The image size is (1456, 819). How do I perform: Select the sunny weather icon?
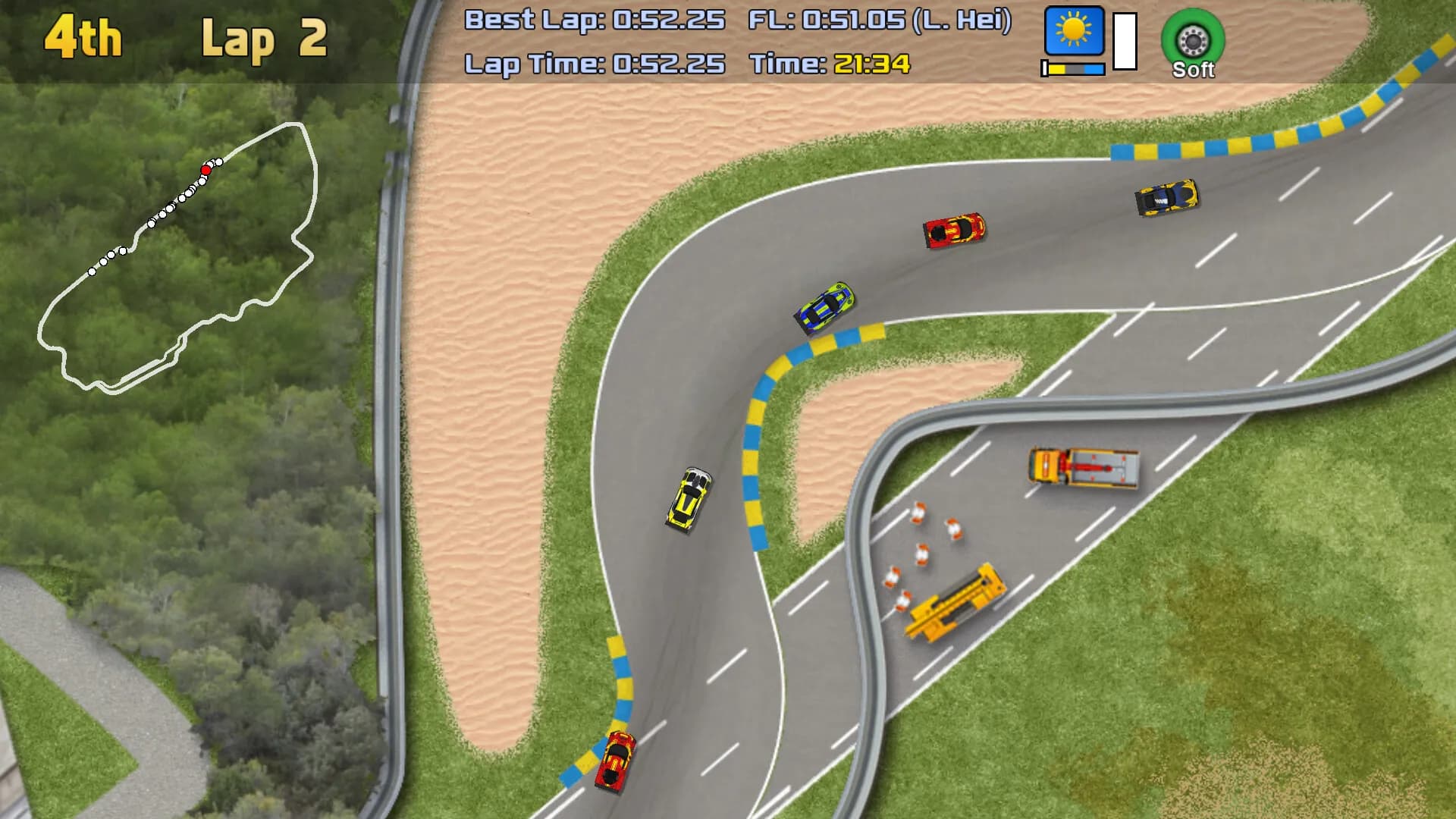click(x=1074, y=31)
